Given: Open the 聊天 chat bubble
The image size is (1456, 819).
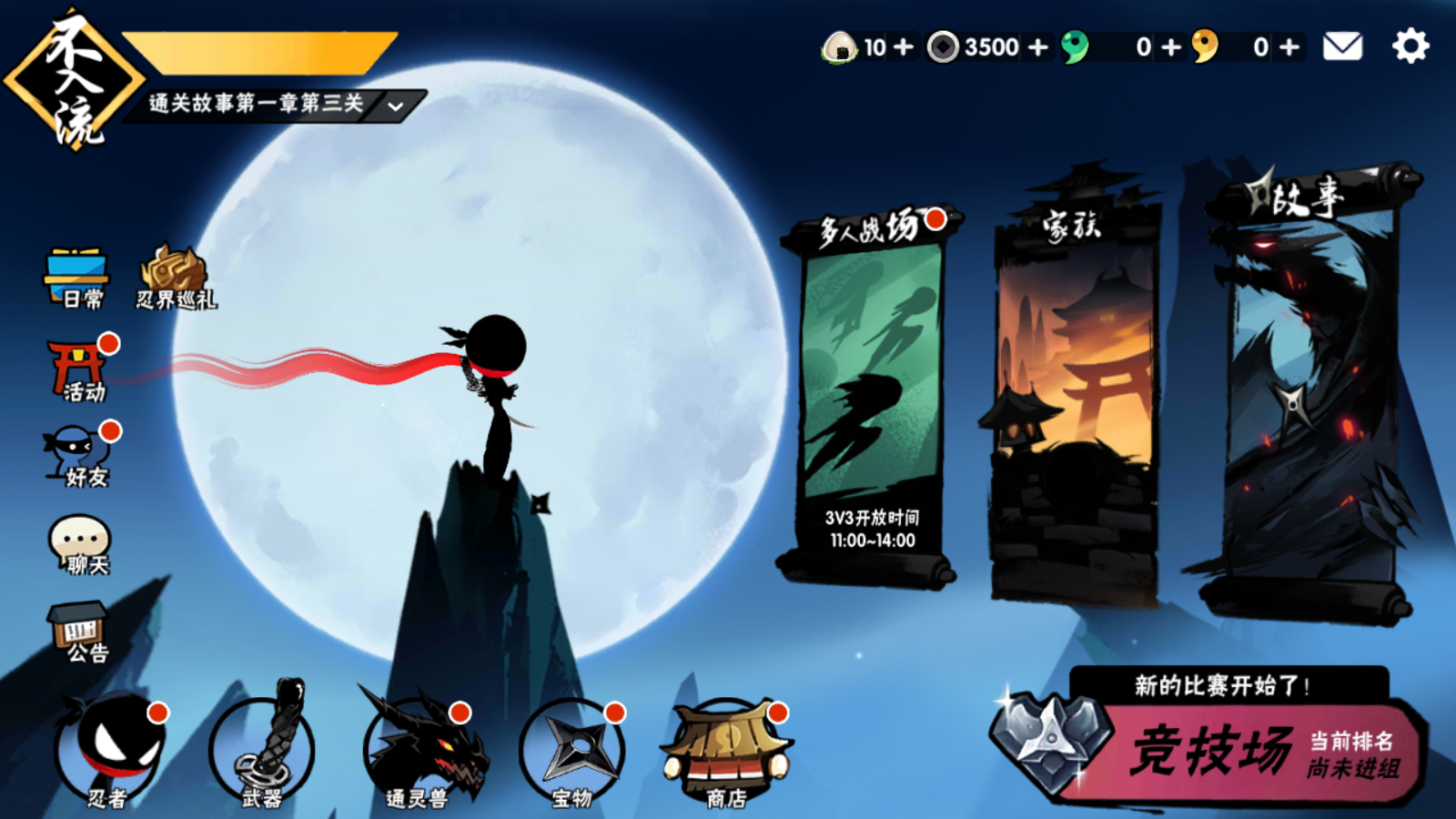Looking at the screenshot, I should coord(80,544).
